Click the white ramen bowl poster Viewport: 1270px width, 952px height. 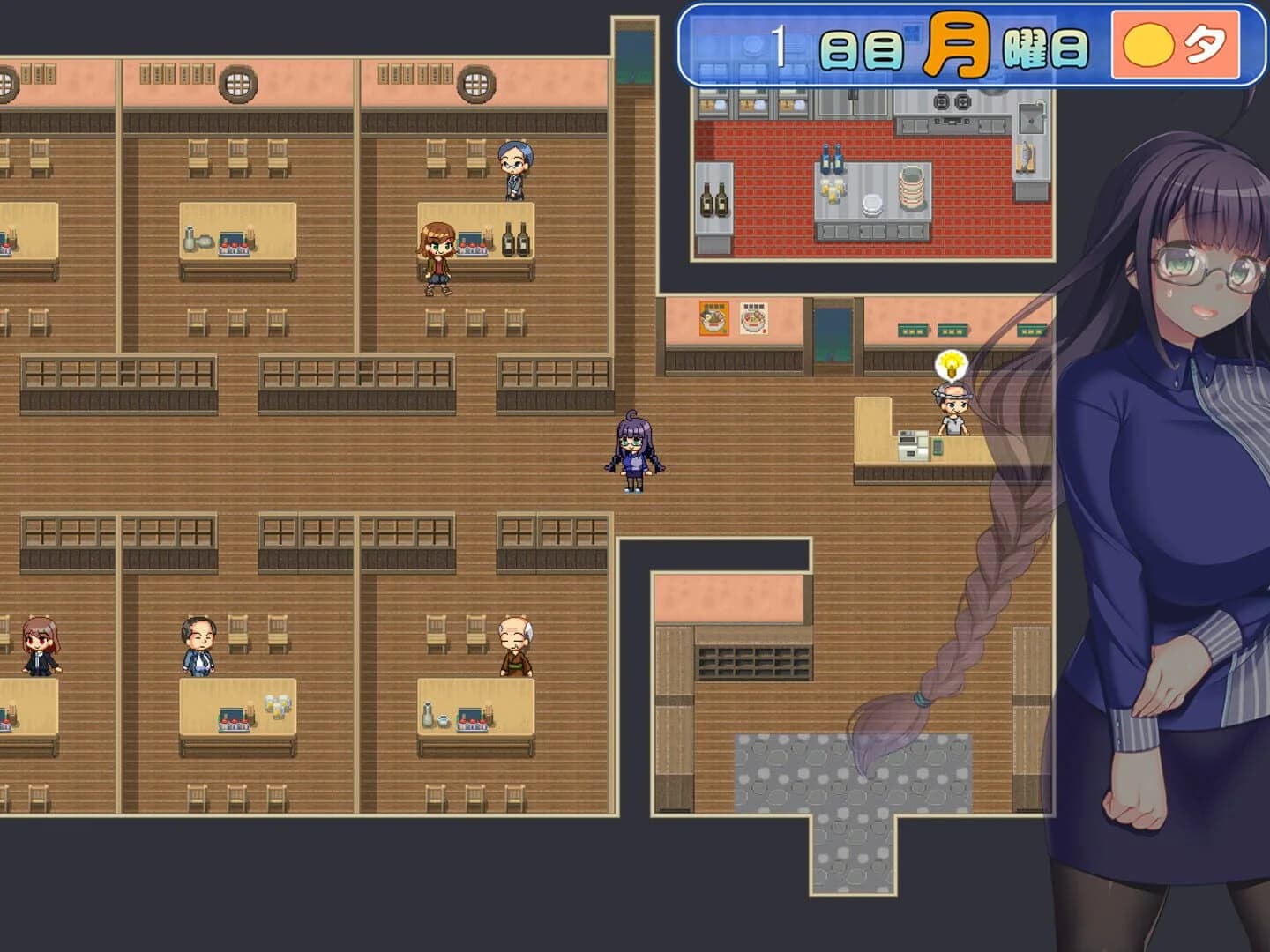click(x=752, y=317)
